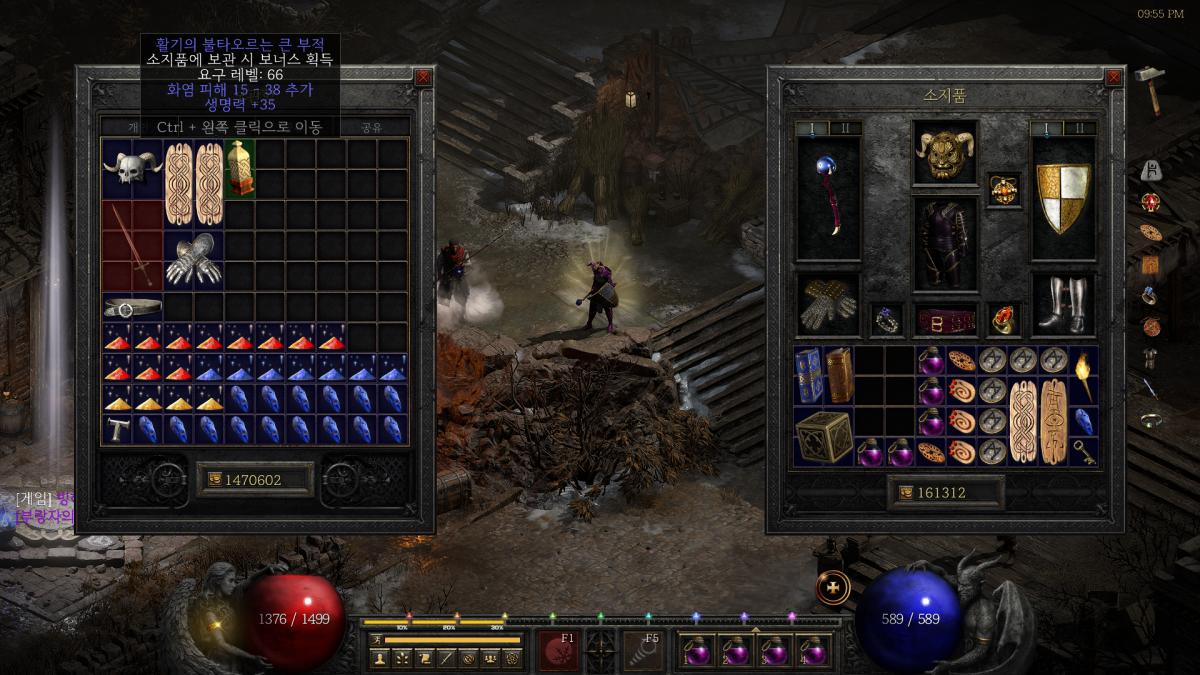Pick the key in the inventory
The height and width of the screenshot is (675, 1200).
click(x=1083, y=451)
